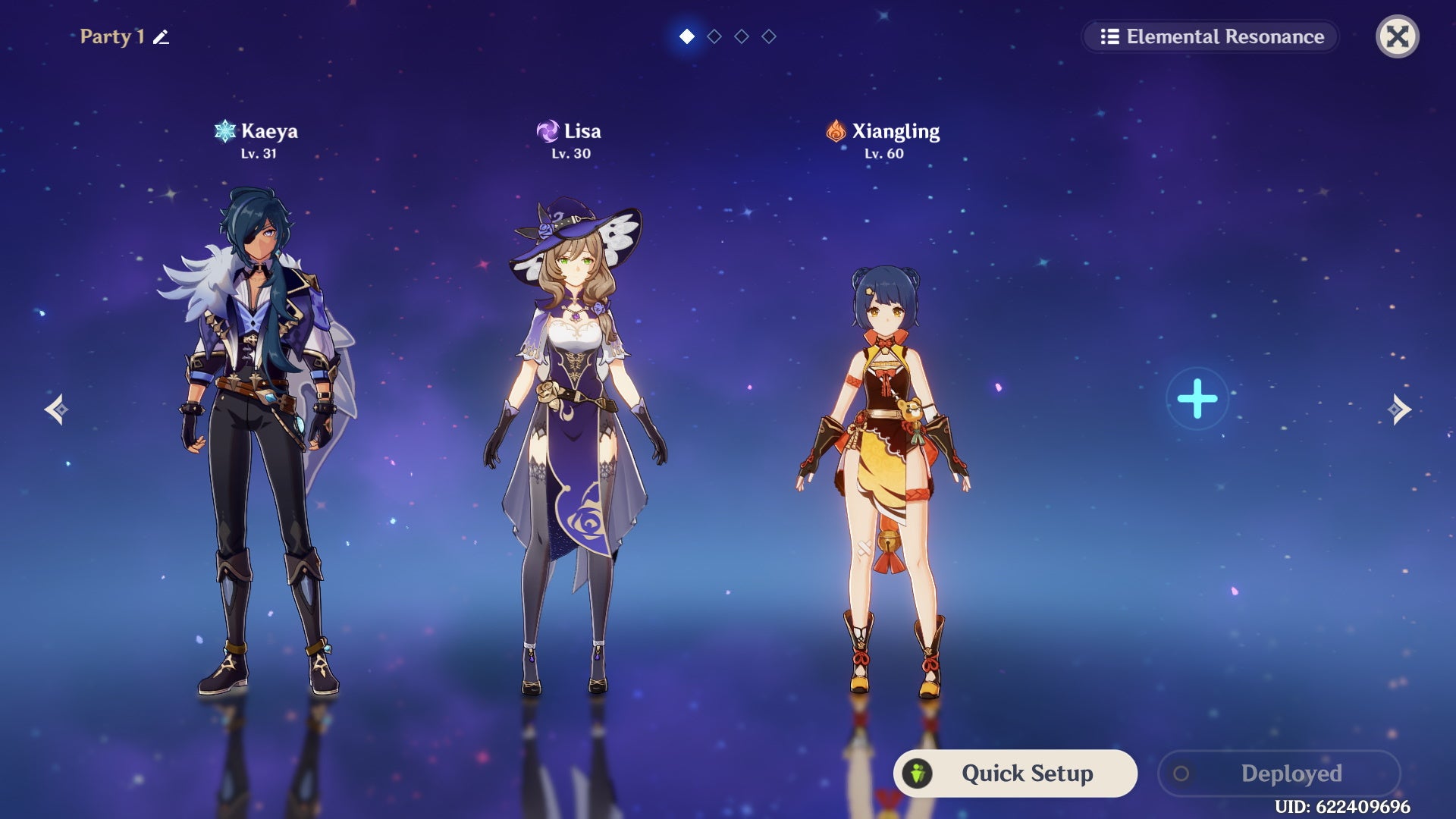Go to the next party with right arrow
1456x819 pixels.
(1399, 409)
